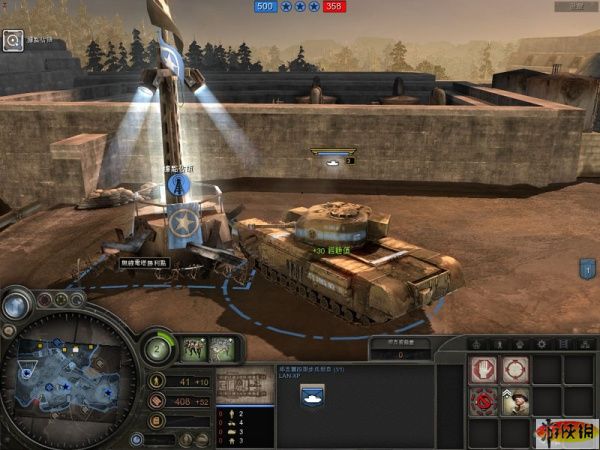The width and height of the screenshot is (600, 450).
Task: Select the second infantry squad card
Action: (222, 349)
